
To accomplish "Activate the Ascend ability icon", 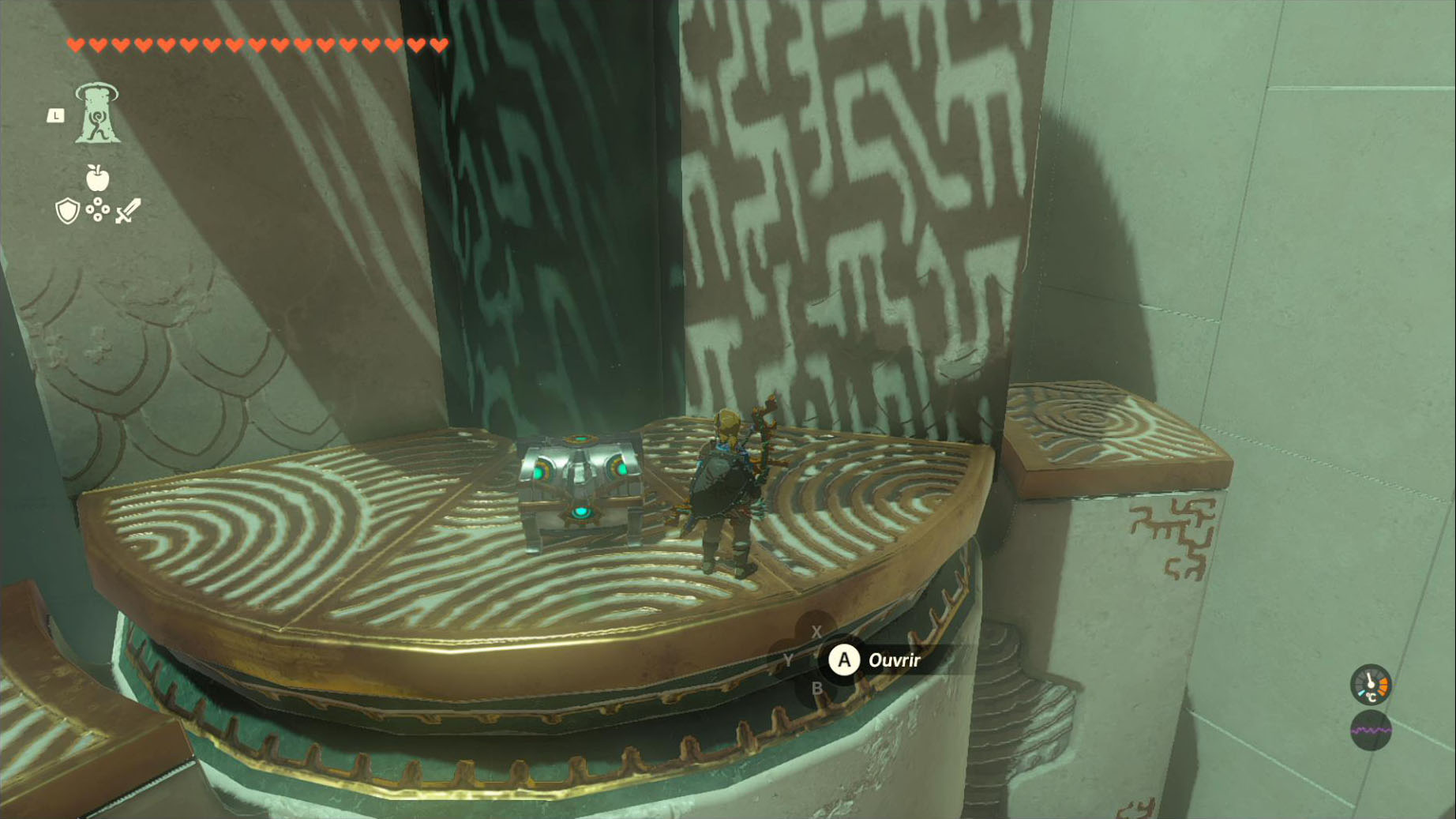I will click(x=97, y=114).
